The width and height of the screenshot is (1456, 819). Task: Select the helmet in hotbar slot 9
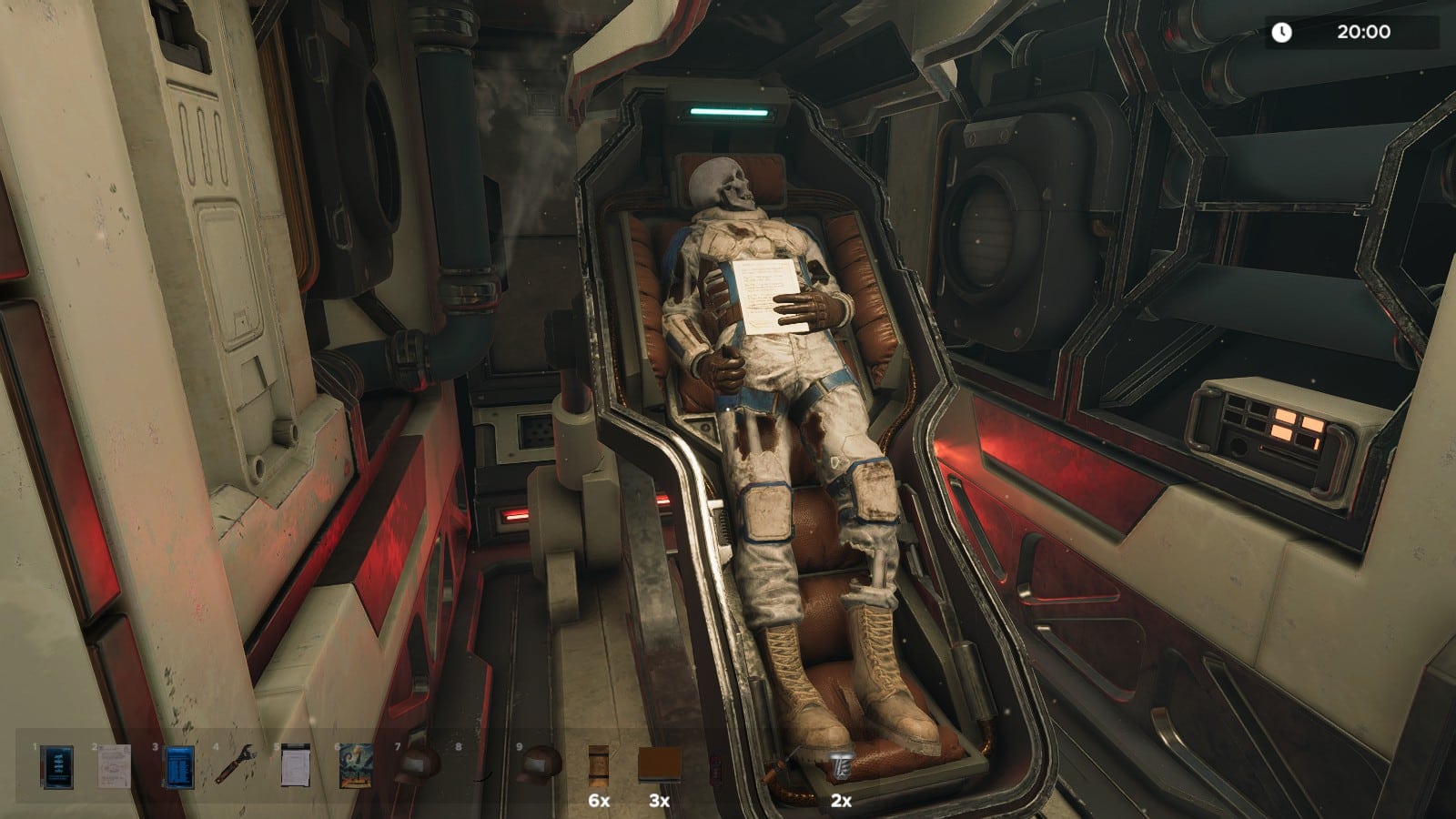click(x=539, y=763)
